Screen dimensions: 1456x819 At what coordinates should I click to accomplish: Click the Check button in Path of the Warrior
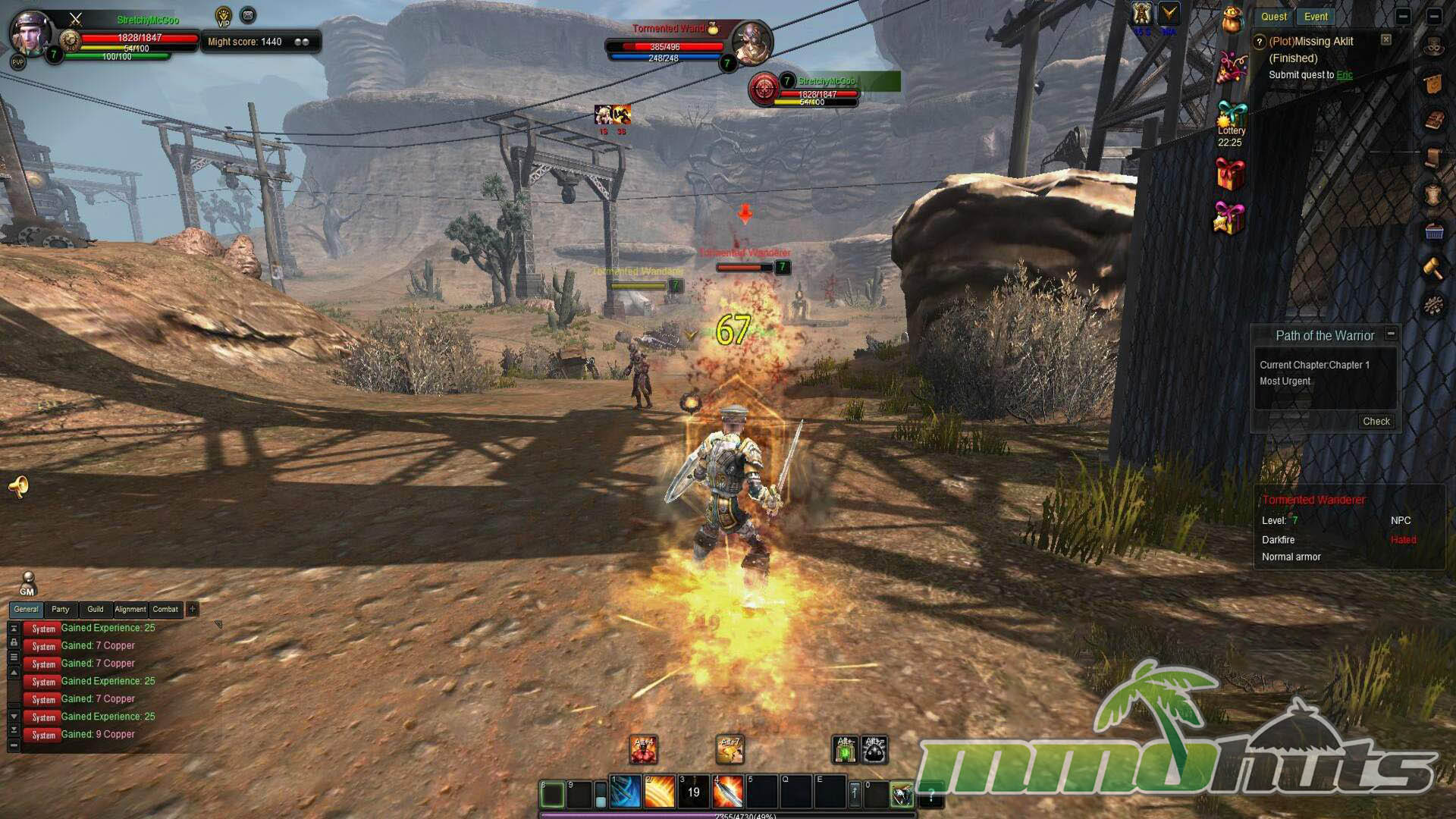pos(1376,422)
